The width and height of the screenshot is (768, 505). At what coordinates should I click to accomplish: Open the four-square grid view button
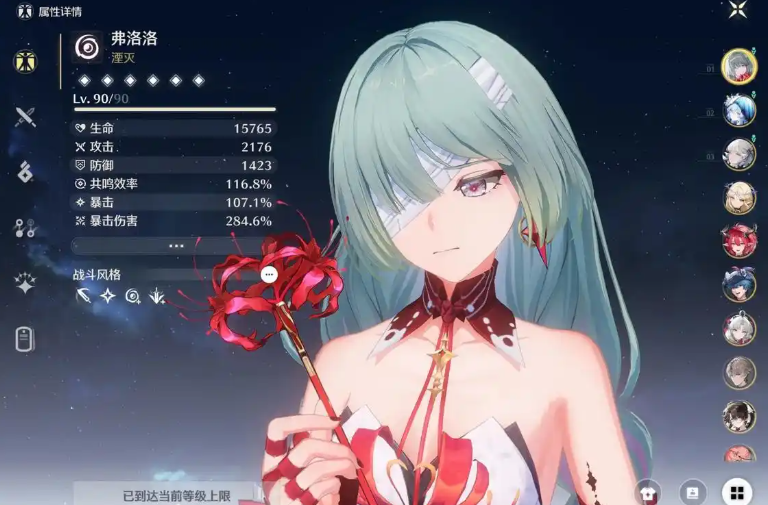point(736,491)
